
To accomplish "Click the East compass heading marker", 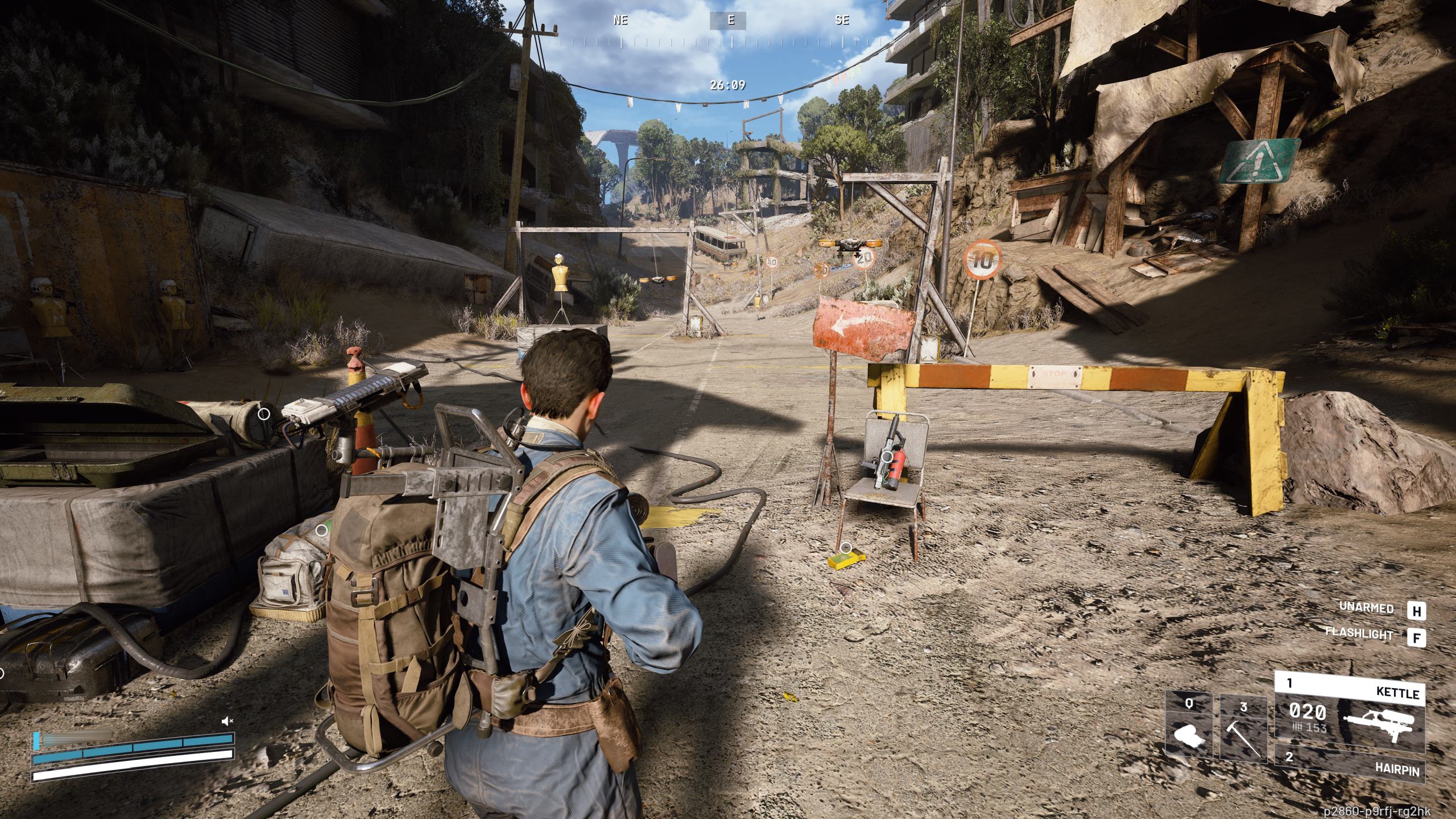I will [730, 20].
